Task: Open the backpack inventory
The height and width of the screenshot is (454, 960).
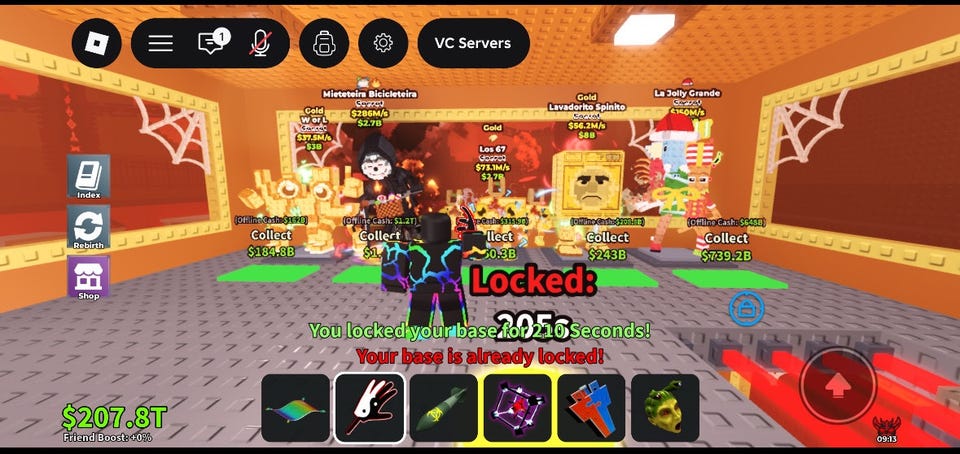Action: [x=324, y=43]
